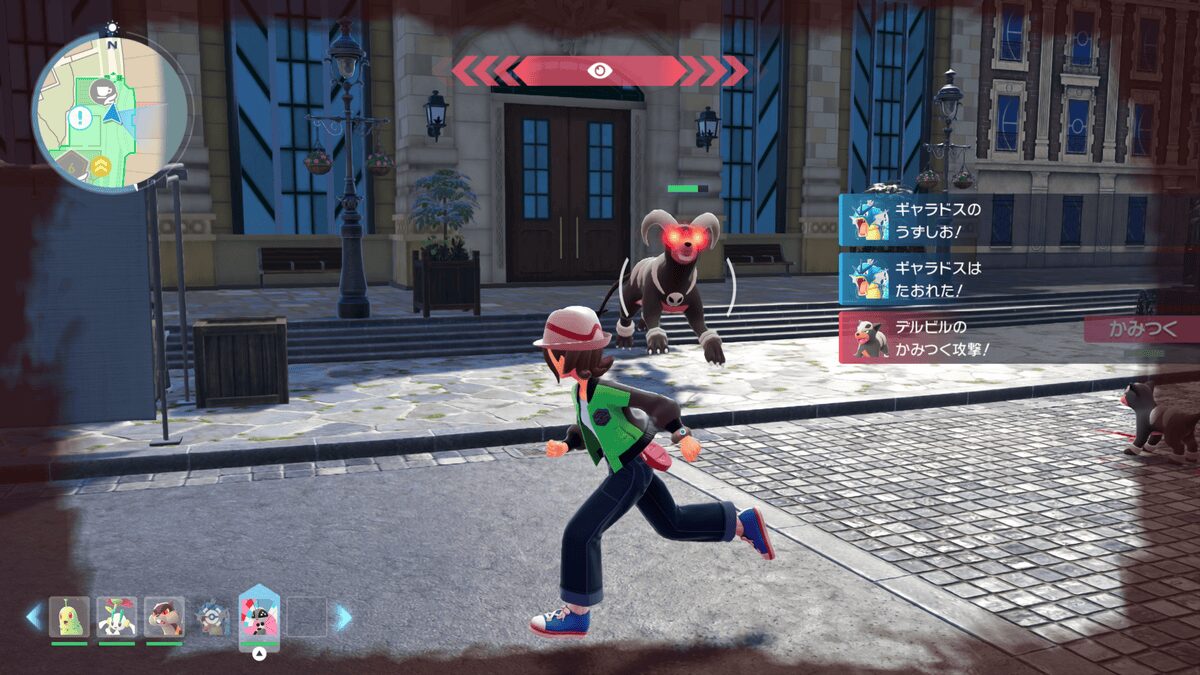Screen dimensions: 1200x675
Task: Choose Chikorita in the party bar
Action: point(69,616)
